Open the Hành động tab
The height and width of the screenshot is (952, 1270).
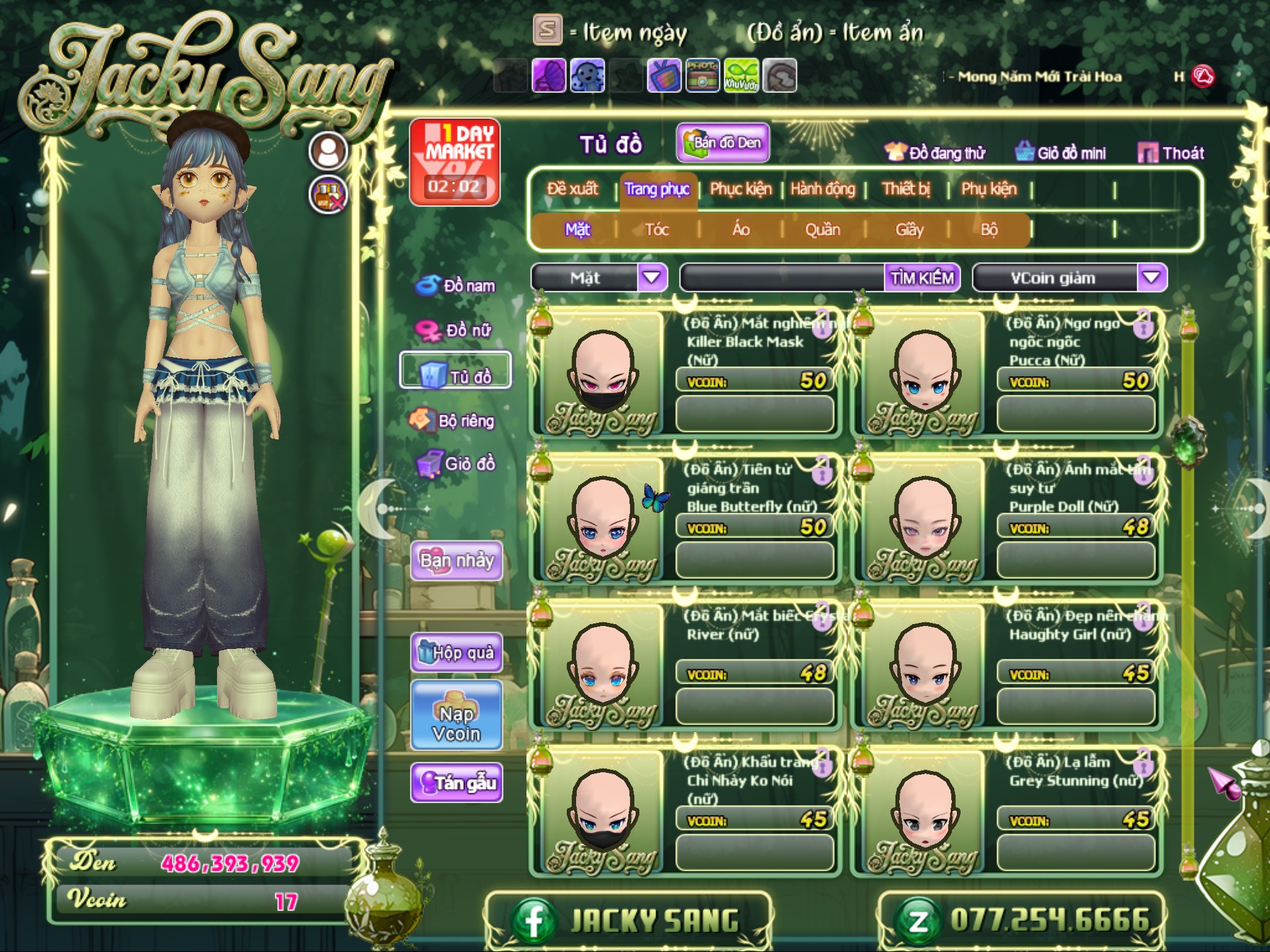point(822,189)
